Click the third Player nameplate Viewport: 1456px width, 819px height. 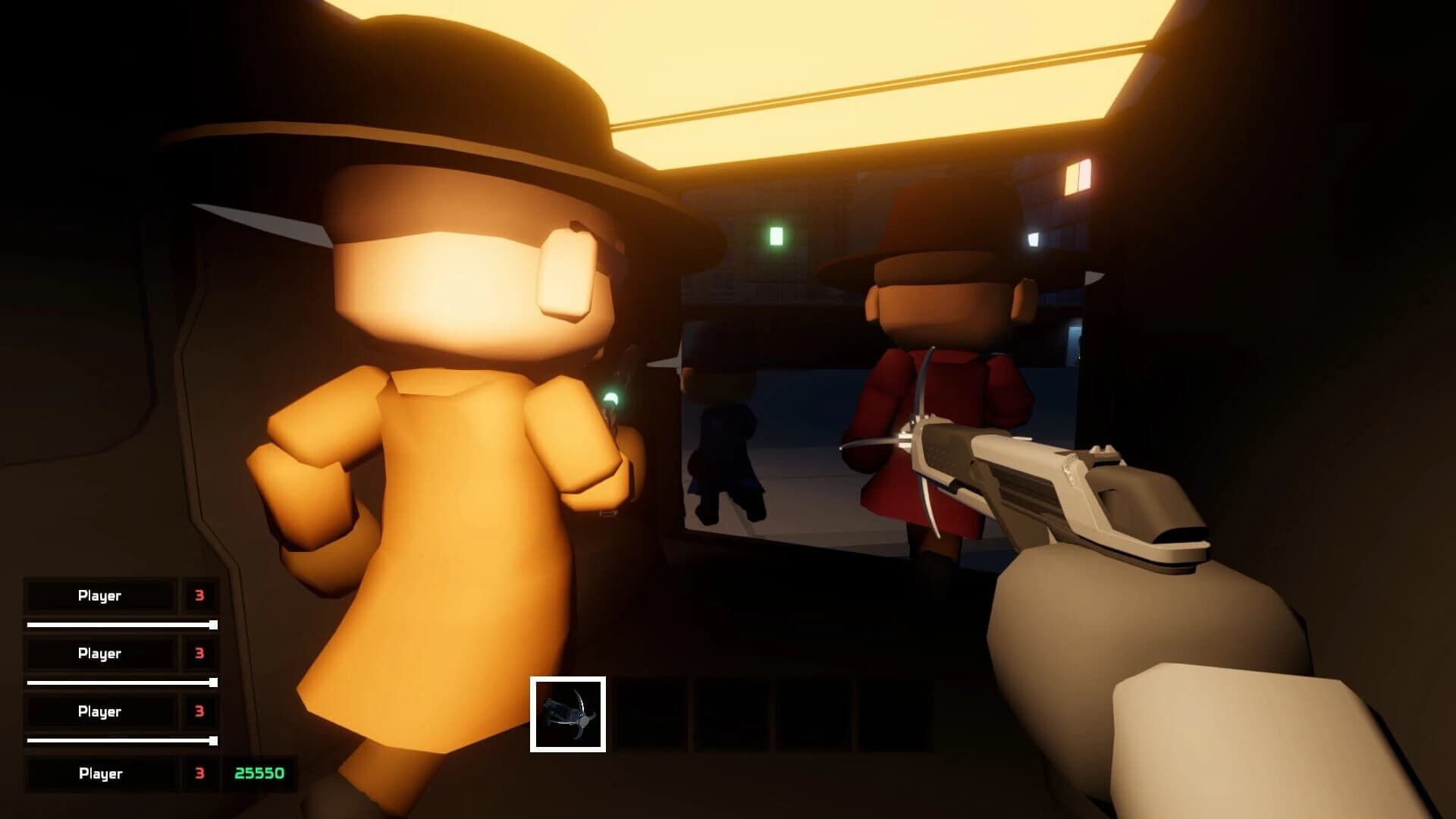pos(100,712)
